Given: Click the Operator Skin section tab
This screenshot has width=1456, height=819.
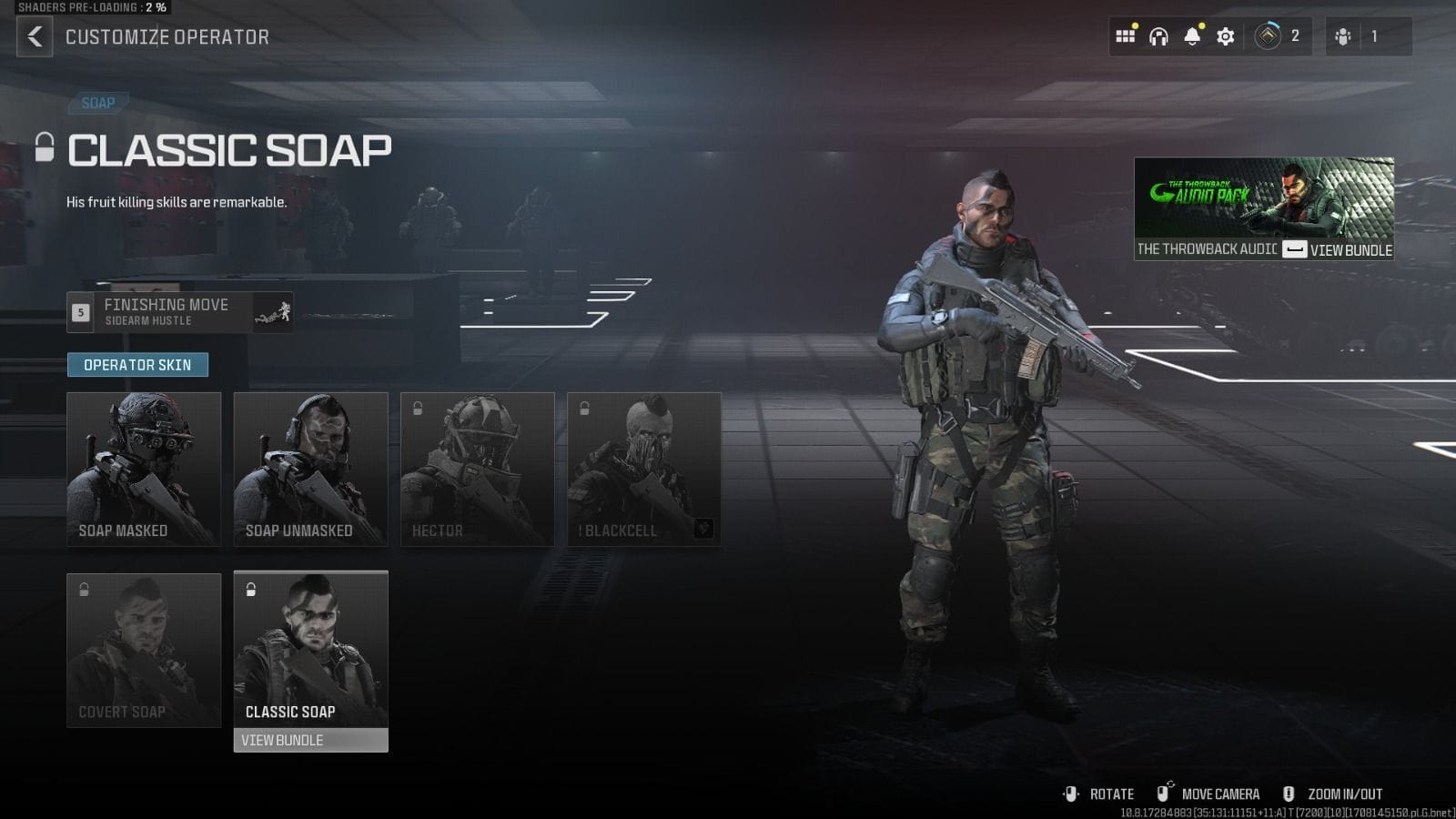Looking at the screenshot, I should [137, 364].
